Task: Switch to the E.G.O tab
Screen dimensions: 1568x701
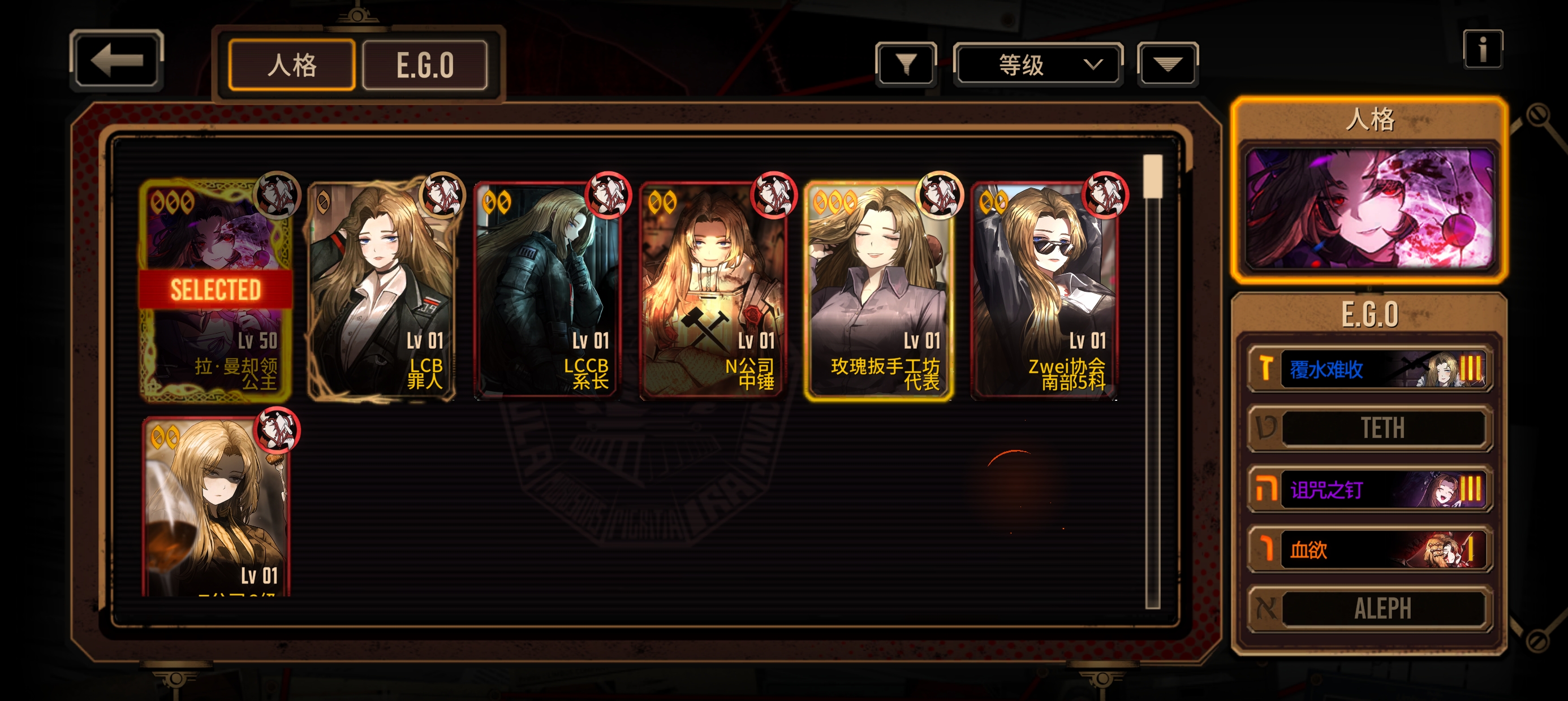Action: point(424,65)
